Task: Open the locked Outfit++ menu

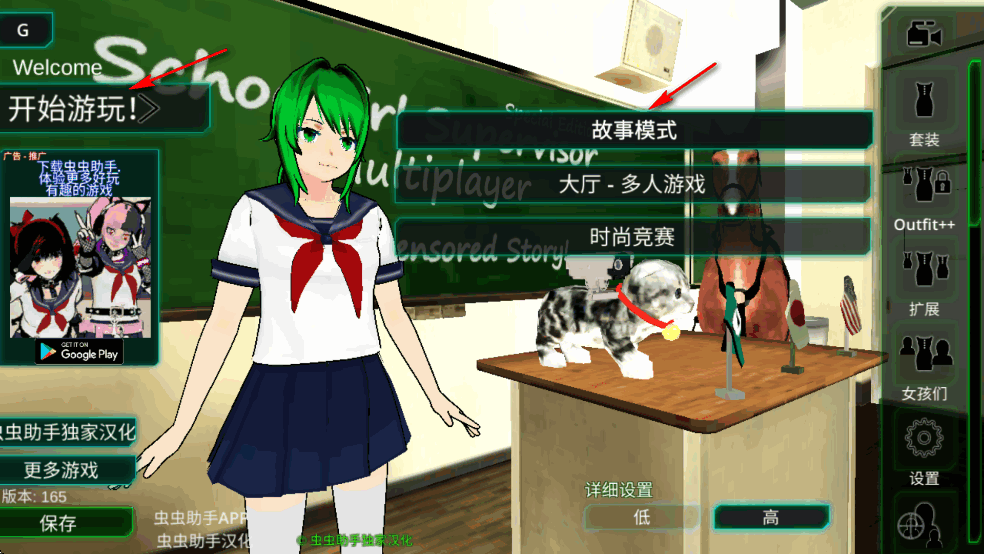Action: pos(924,195)
